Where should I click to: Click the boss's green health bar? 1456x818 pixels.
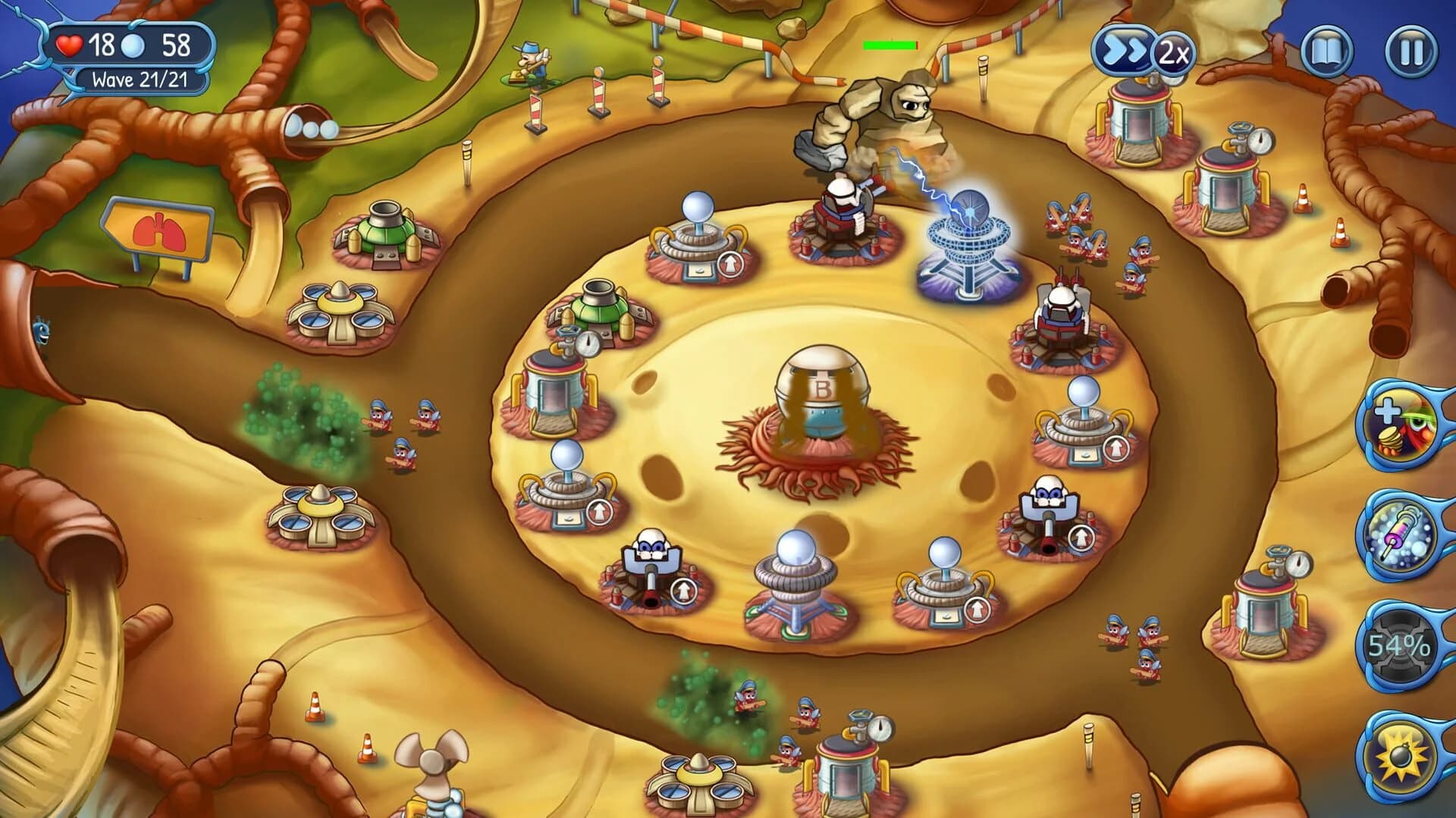891,44
